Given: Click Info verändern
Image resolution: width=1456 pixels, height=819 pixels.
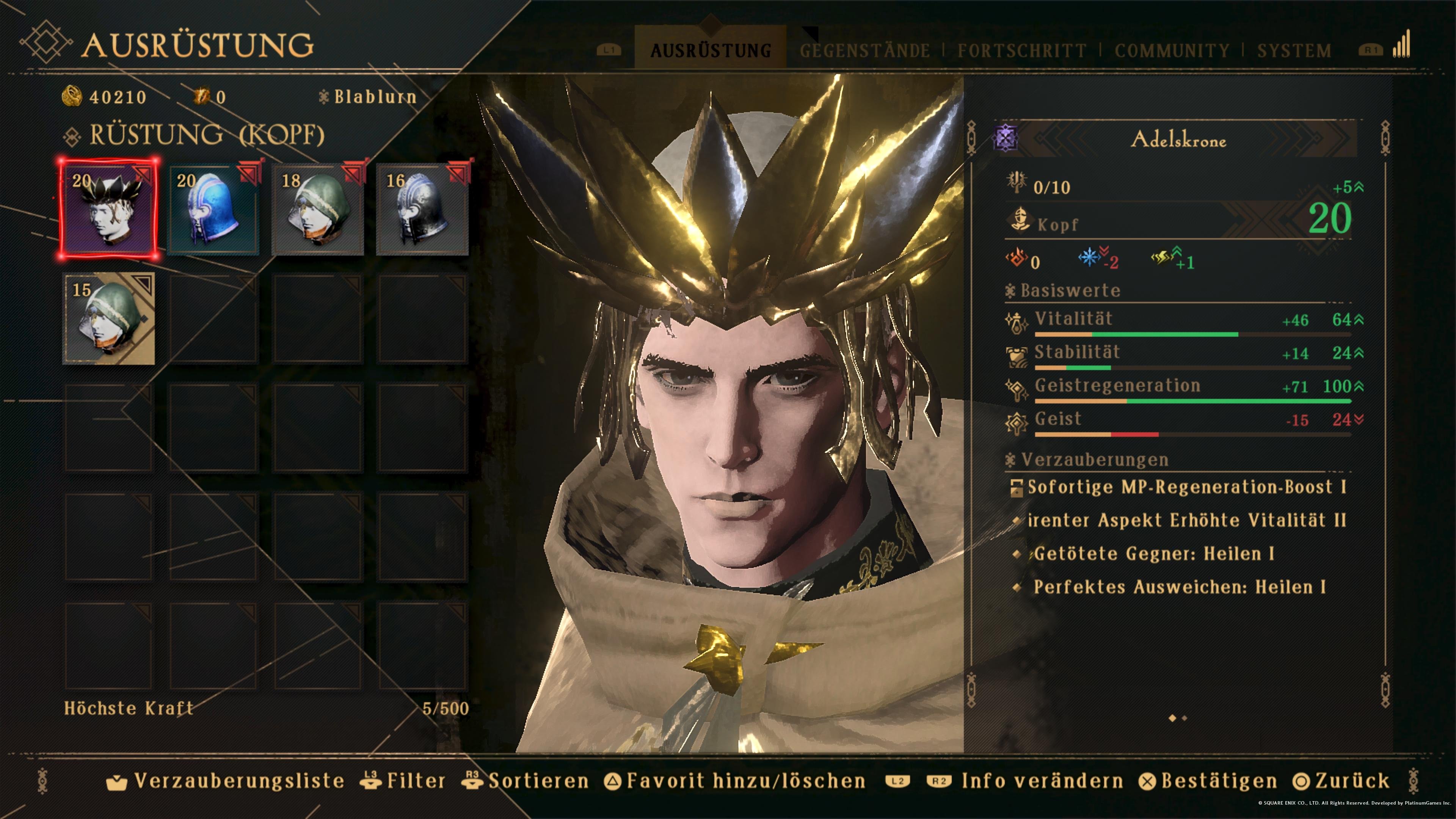Looking at the screenshot, I should 1026,781.
